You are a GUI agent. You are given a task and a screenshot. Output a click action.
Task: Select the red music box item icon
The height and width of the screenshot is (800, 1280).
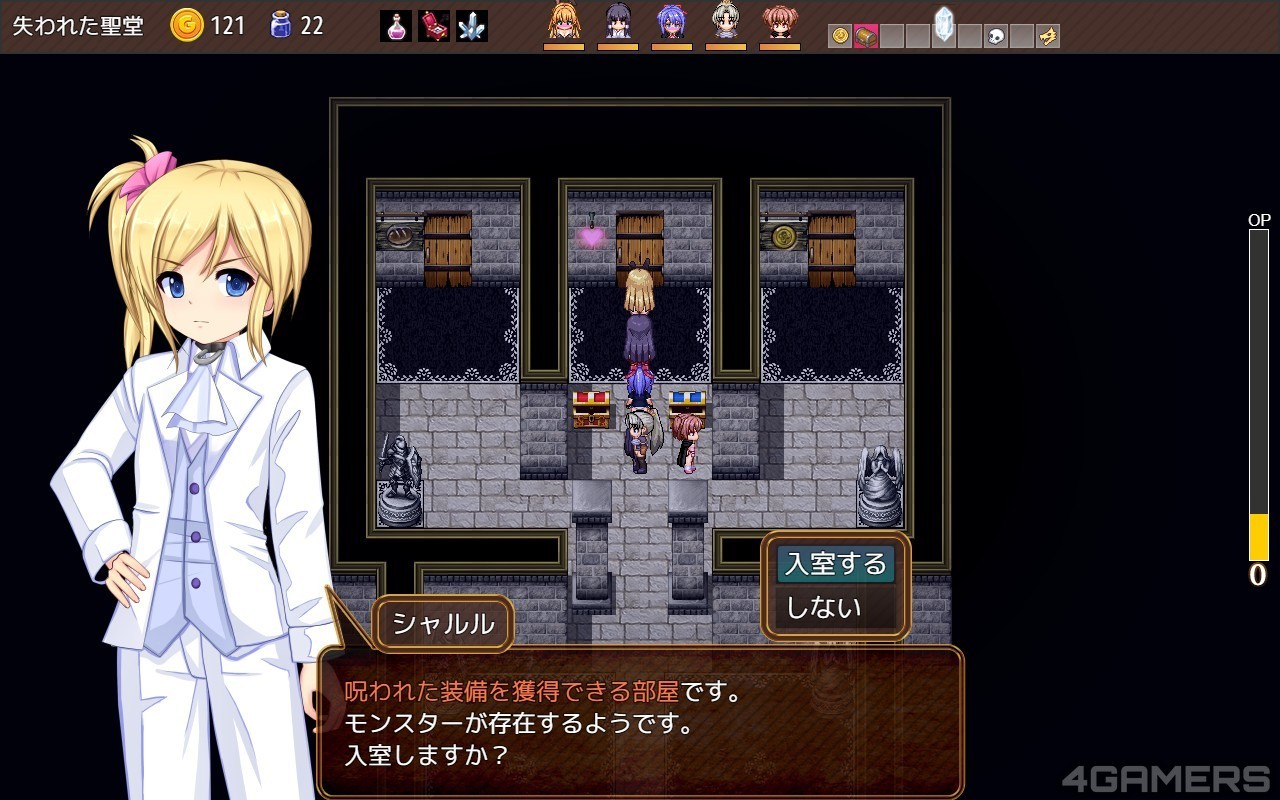click(x=434, y=26)
